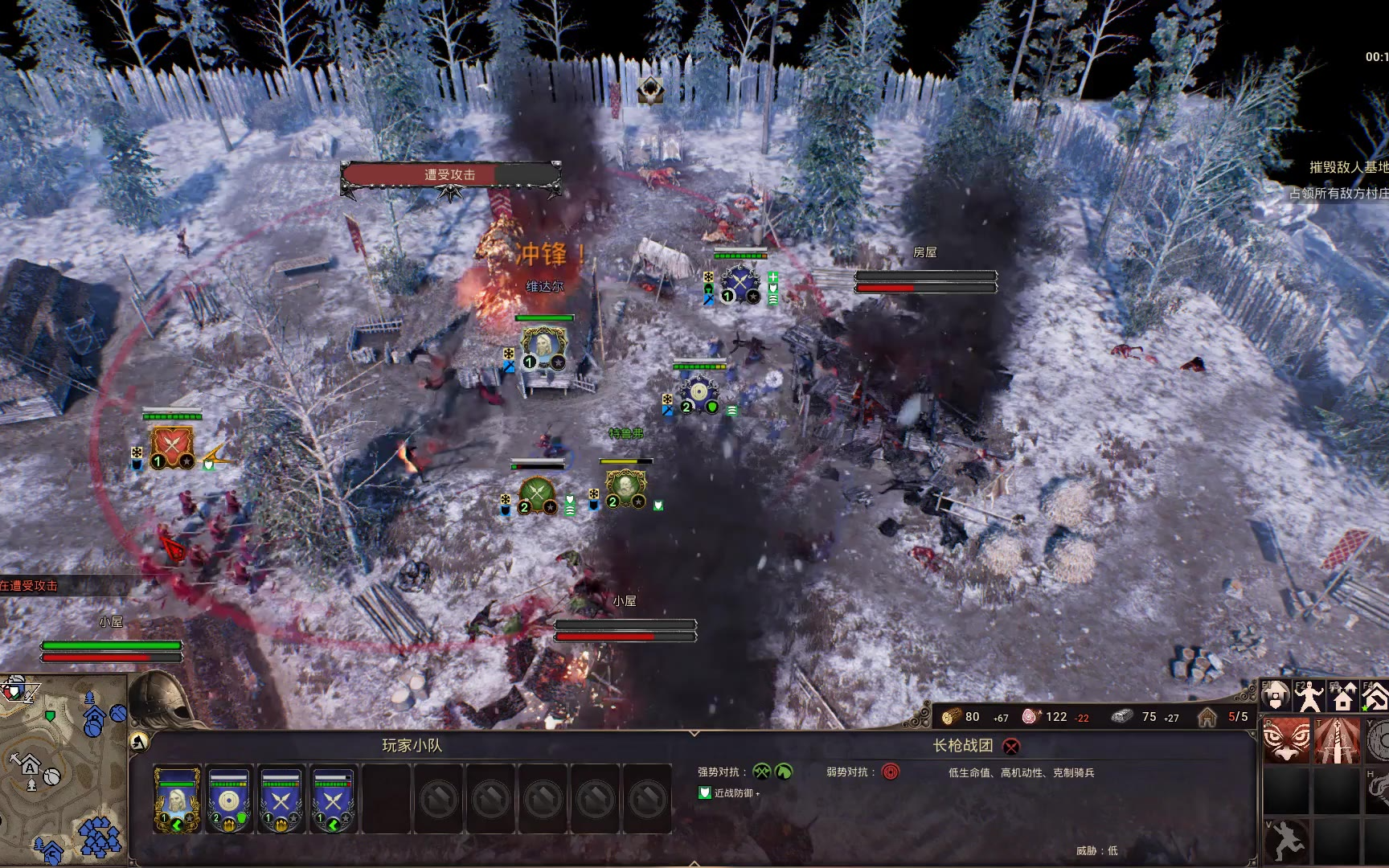Image resolution: width=1389 pixels, height=868 pixels.
Task: Activate the sword banner ability
Action: pos(1338,740)
